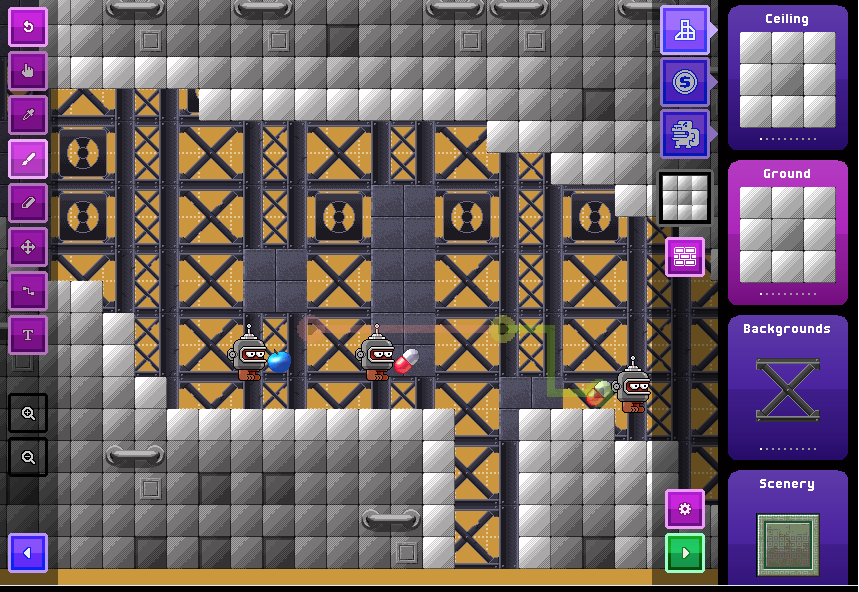Choose the text tool
Viewport: 859px width, 592px height.
pyautogui.click(x=28, y=335)
